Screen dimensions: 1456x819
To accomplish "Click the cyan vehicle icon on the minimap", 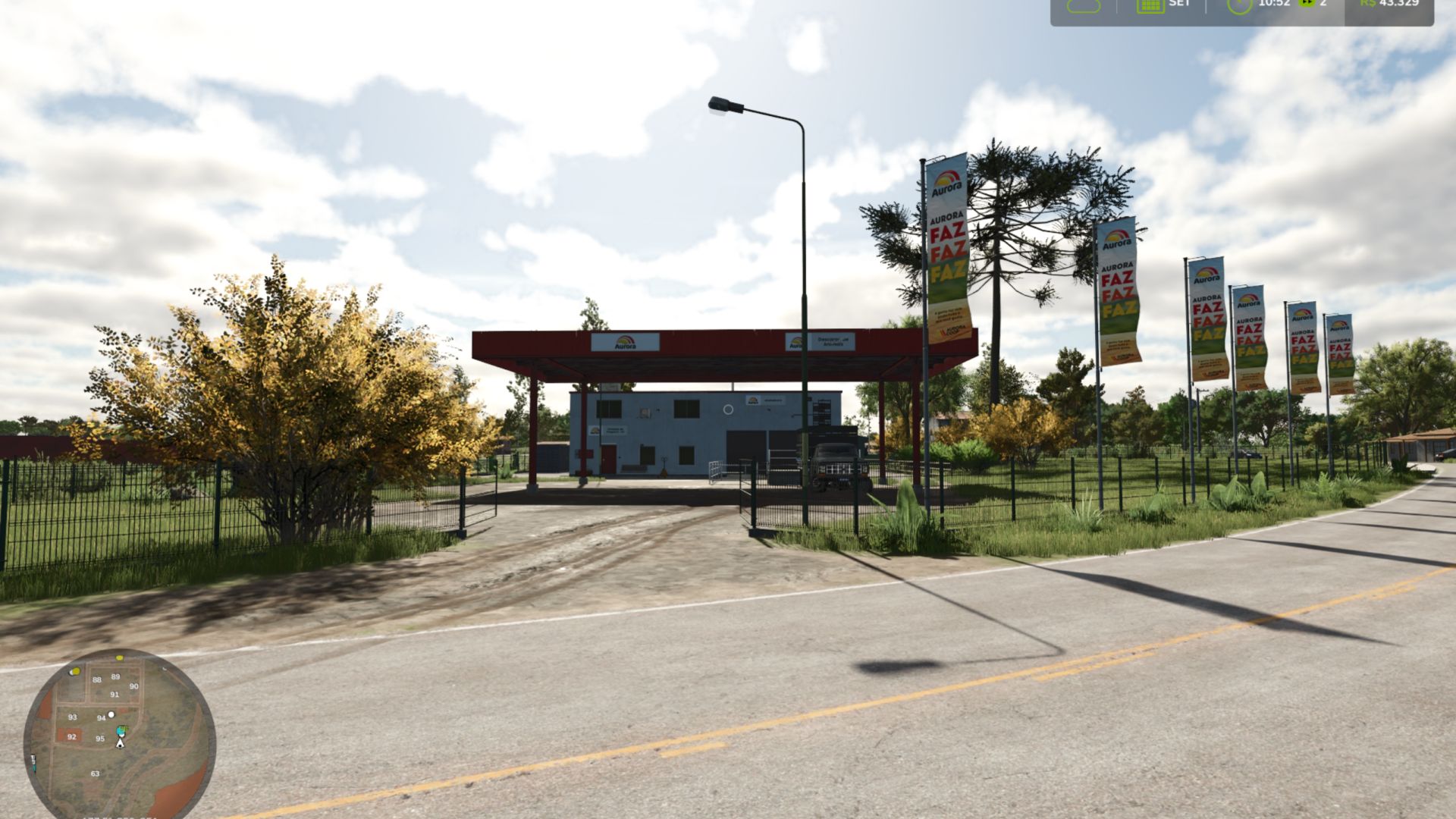I will (x=119, y=731).
